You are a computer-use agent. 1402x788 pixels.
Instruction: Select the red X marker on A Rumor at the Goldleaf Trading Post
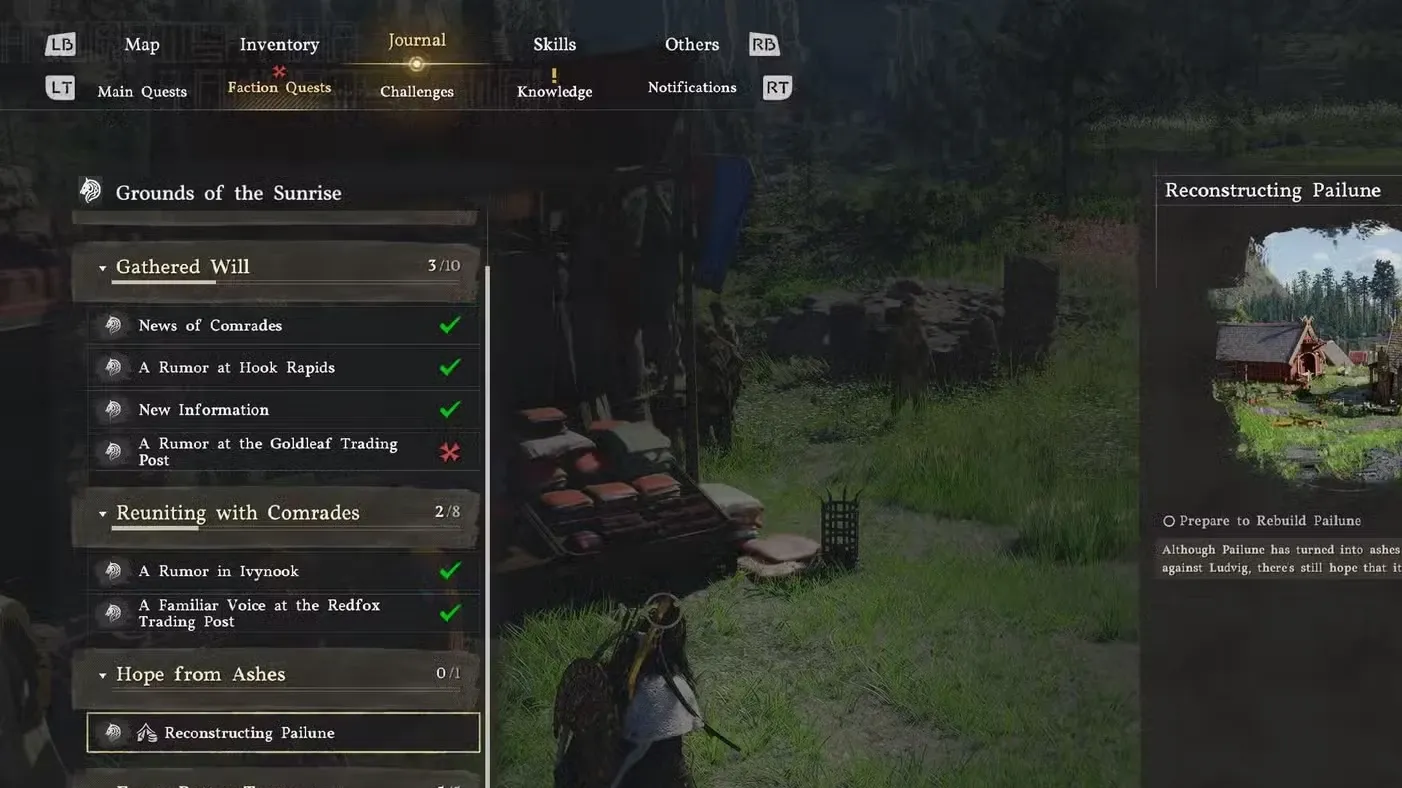coord(449,451)
